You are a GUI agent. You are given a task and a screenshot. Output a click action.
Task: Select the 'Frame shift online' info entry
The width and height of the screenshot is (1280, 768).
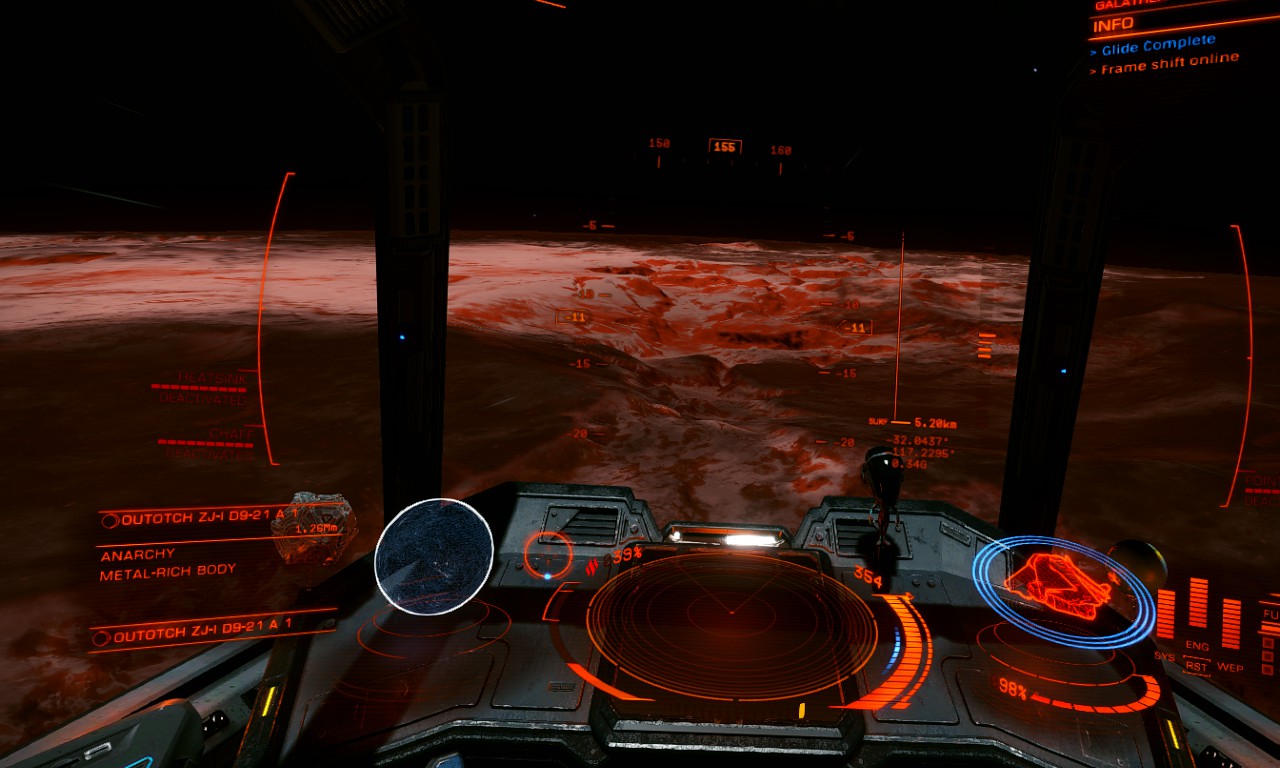tap(1170, 65)
